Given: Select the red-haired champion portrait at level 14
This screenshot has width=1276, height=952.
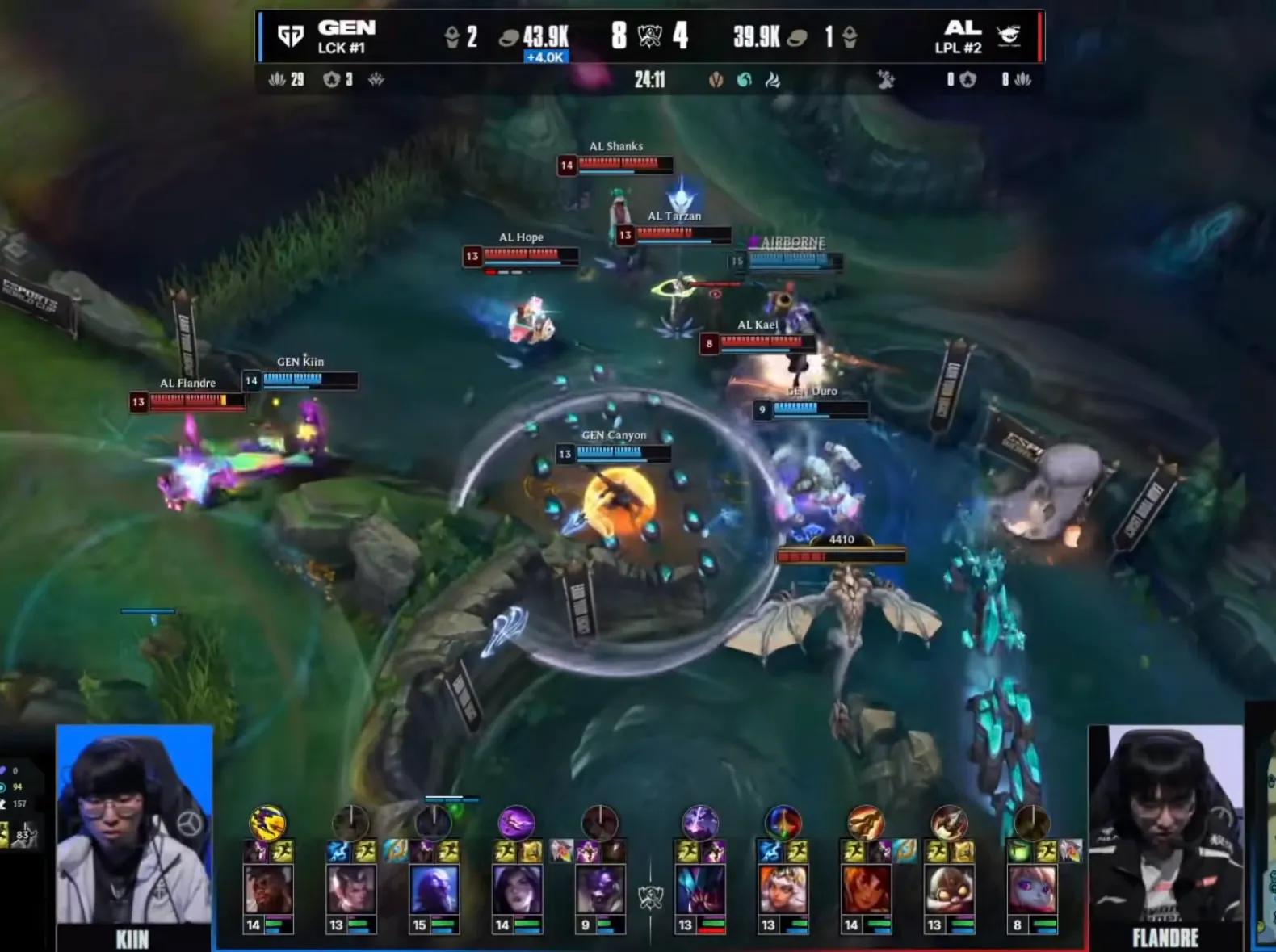Looking at the screenshot, I should tap(866, 891).
